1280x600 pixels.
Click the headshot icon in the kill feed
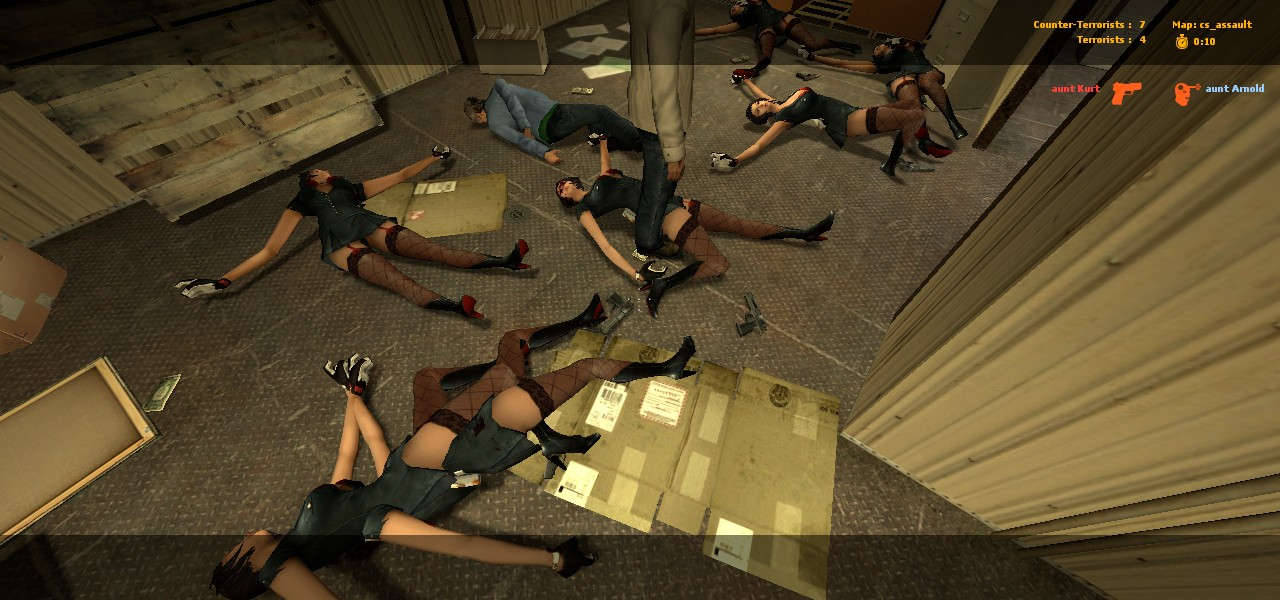click(x=1187, y=93)
